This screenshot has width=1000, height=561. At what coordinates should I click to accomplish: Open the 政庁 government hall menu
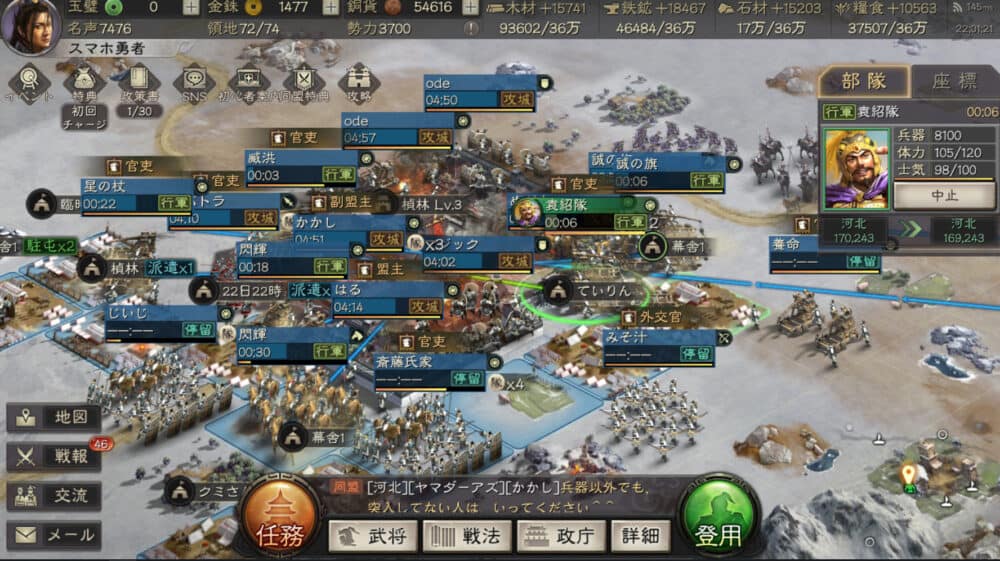560,536
